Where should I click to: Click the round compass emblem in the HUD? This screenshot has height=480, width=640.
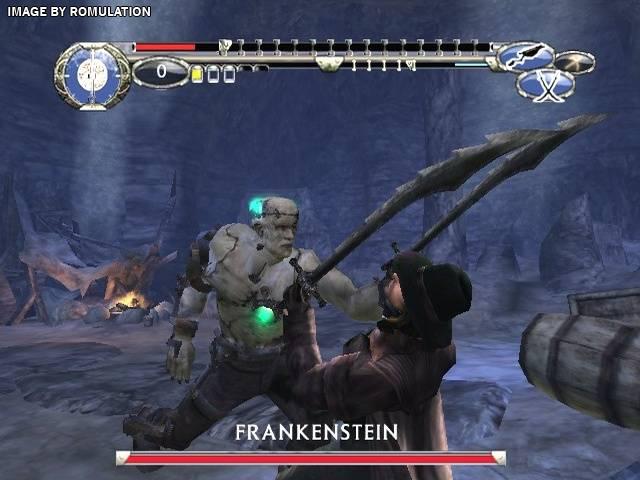click(x=91, y=75)
